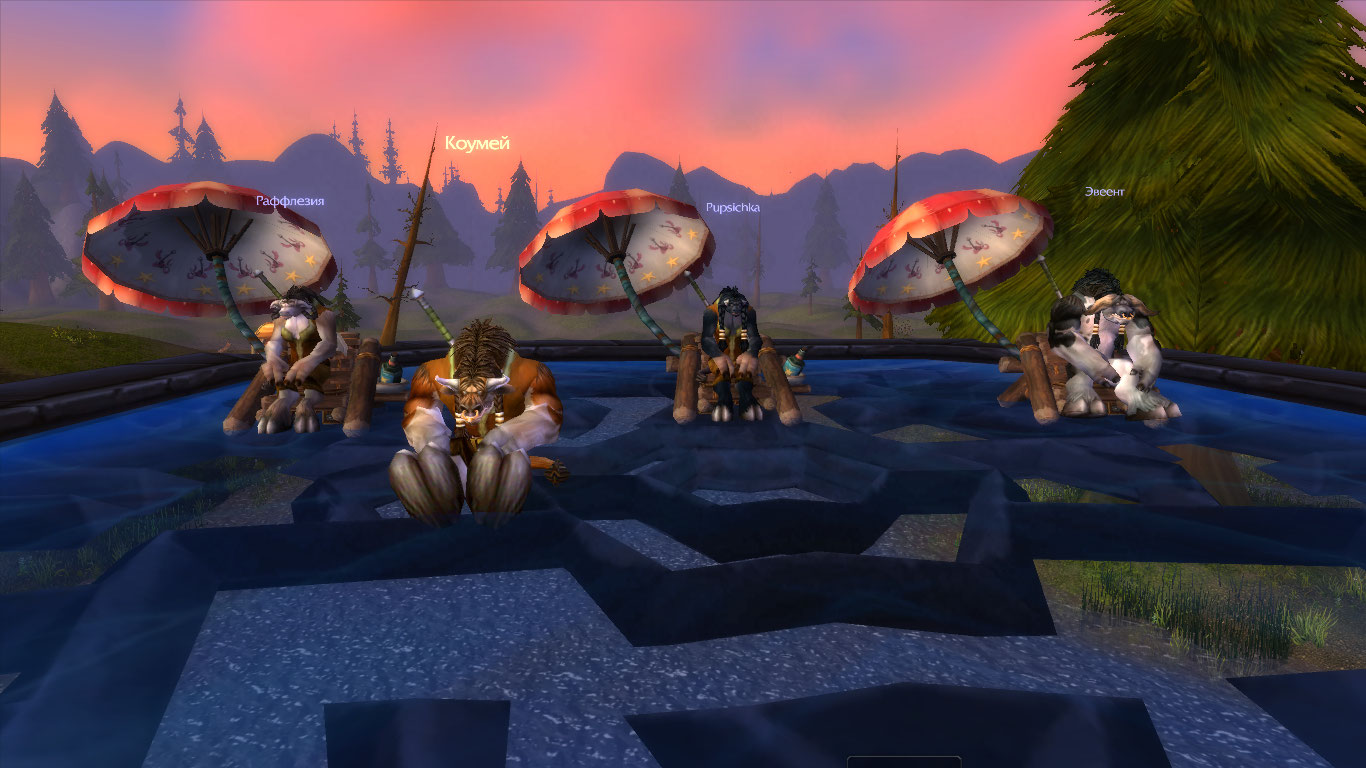
Task: Click the Эвеент name label
Action: tap(1104, 191)
